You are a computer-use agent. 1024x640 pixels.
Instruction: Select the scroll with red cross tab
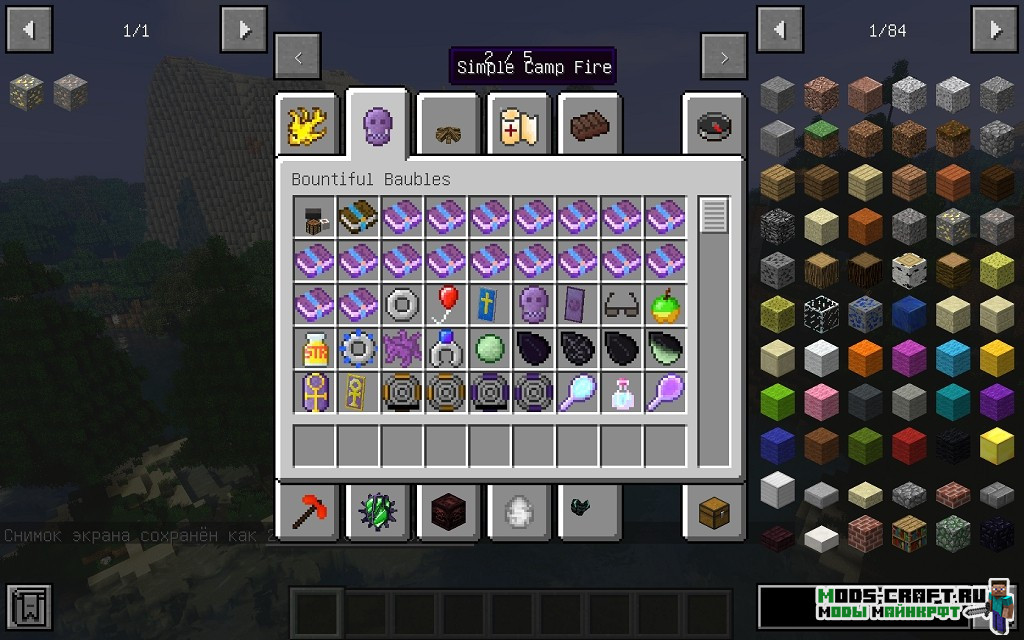(518, 125)
